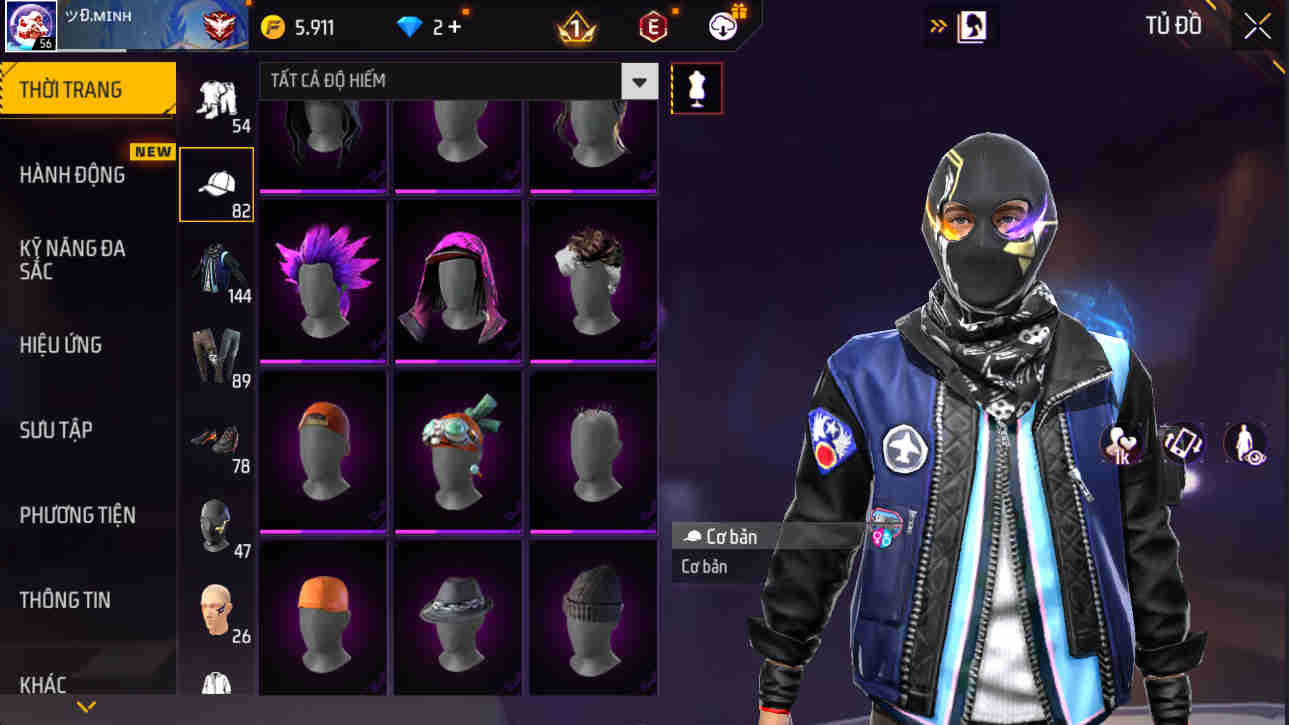The image size is (1289, 725).
Task: Toggle the card display icon next to the arrows
Action: pyautogui.click(x=972, y=25)
